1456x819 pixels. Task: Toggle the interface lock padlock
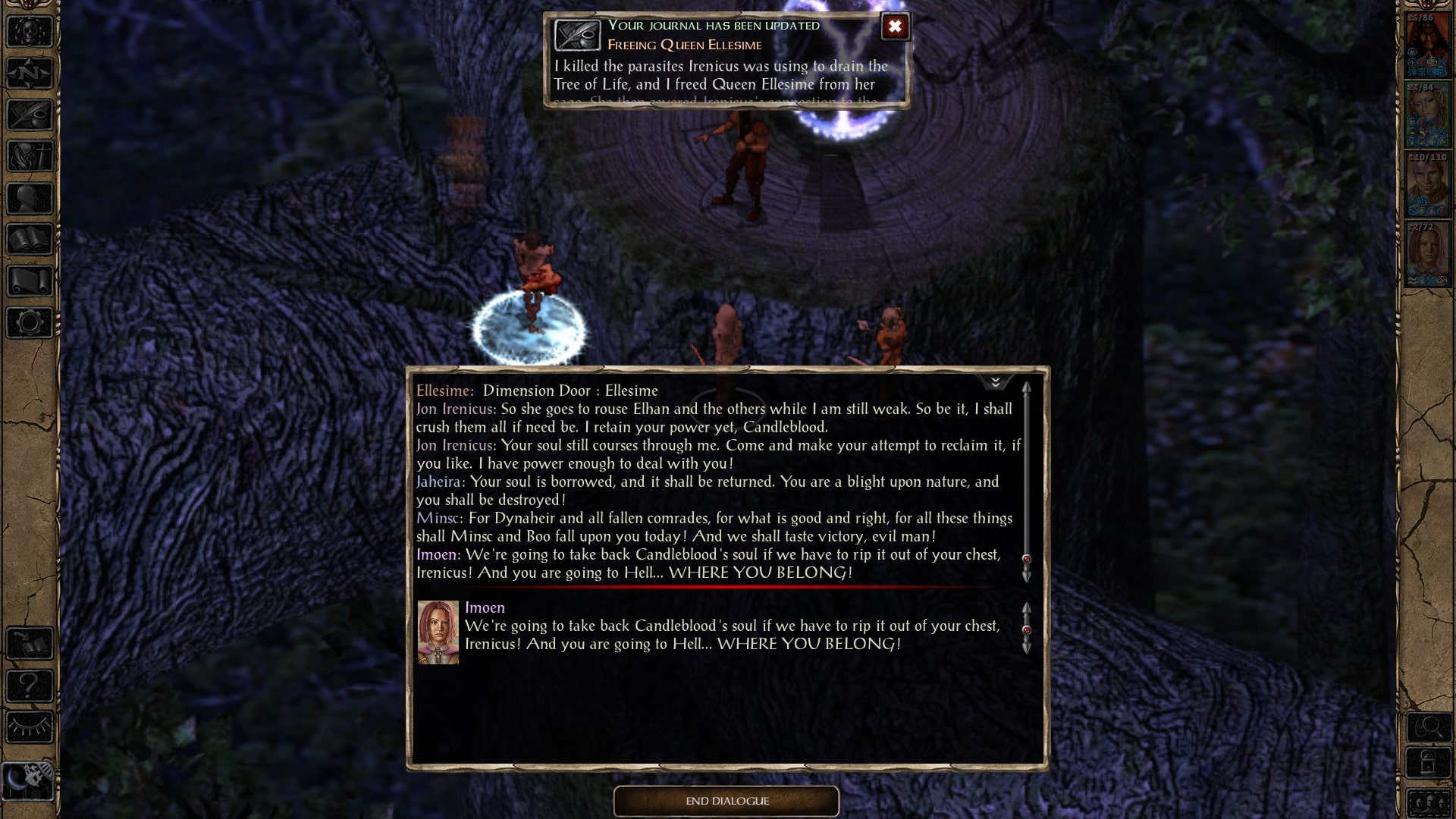1429,763
